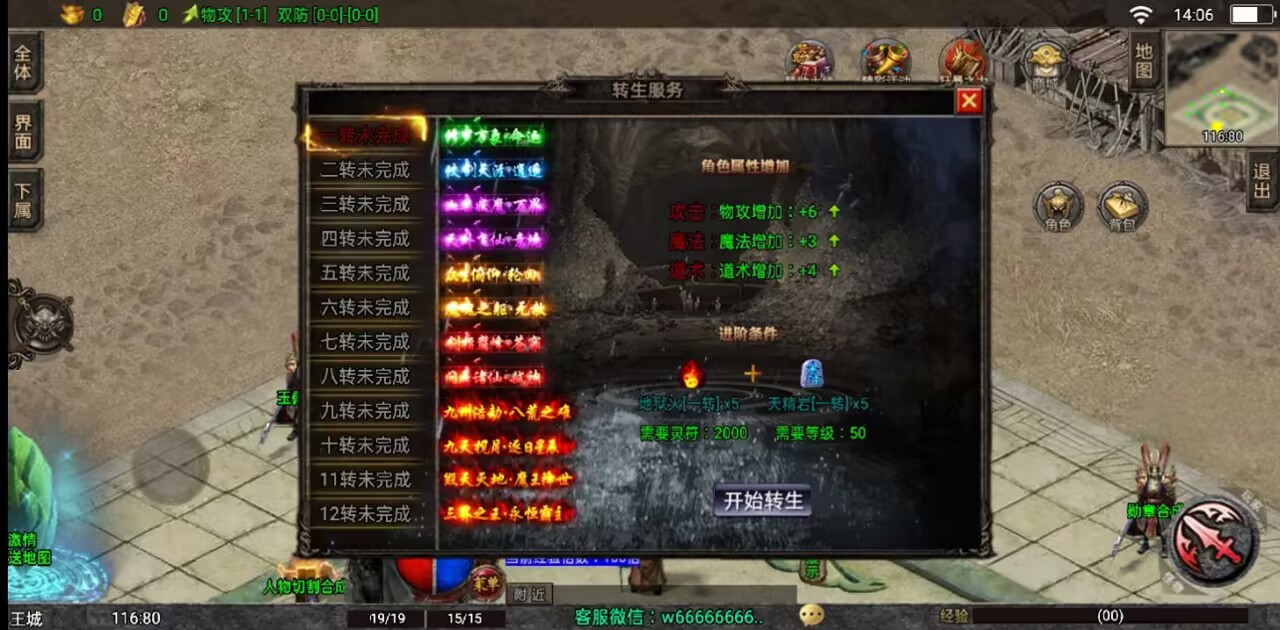Choose the 八转未完成 tab

[x=365, y=376]
